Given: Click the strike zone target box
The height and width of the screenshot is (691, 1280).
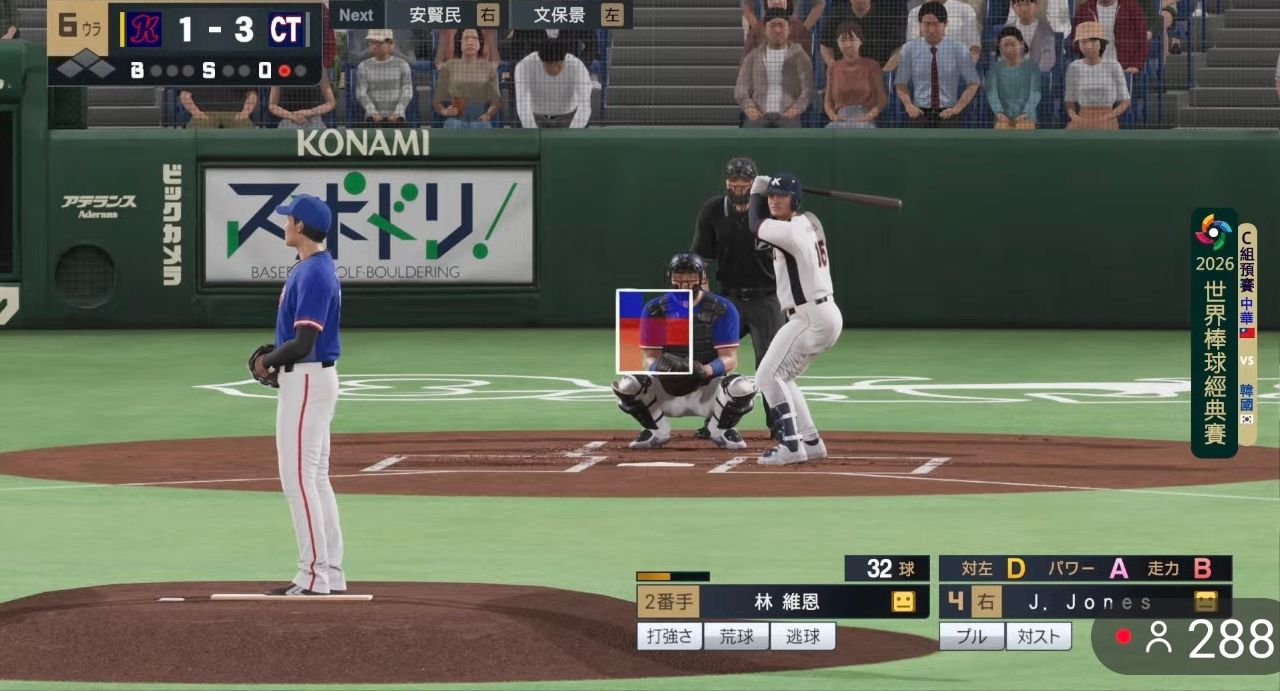Looking at the screenshot, I should point(654,331).
